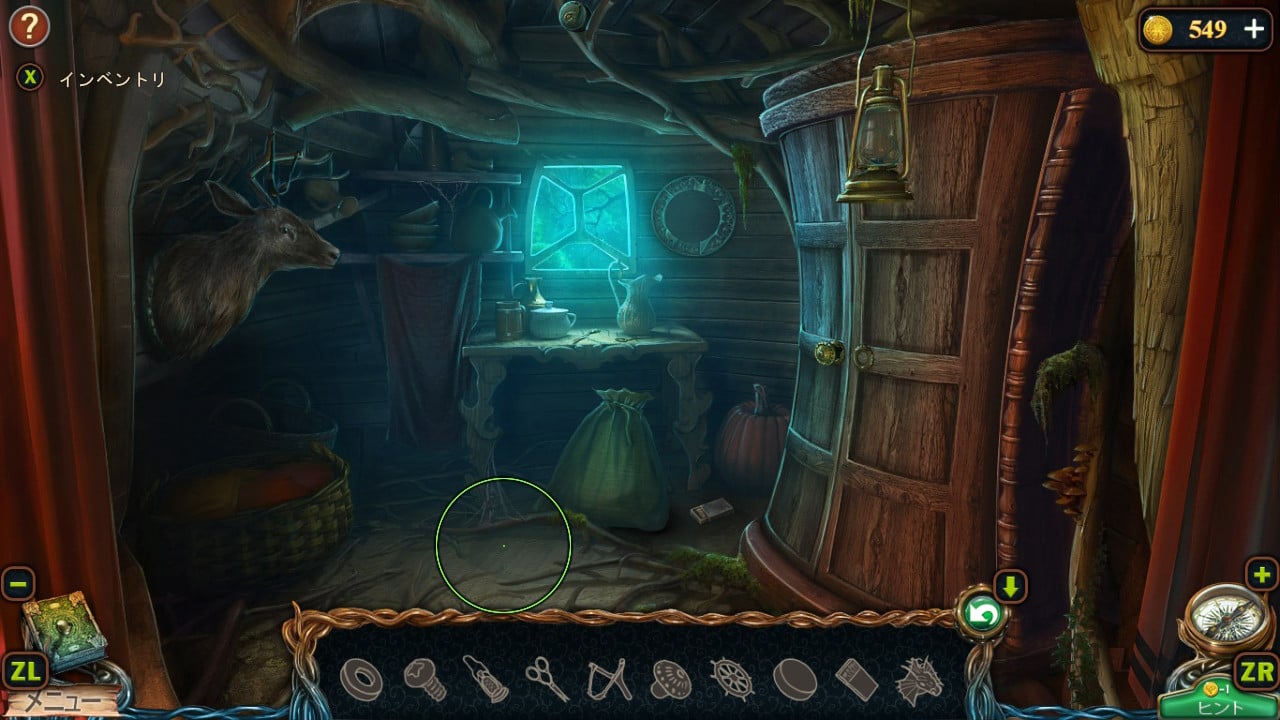
Task: Select the ring washer silhouette item
Action: coord(361,680)
